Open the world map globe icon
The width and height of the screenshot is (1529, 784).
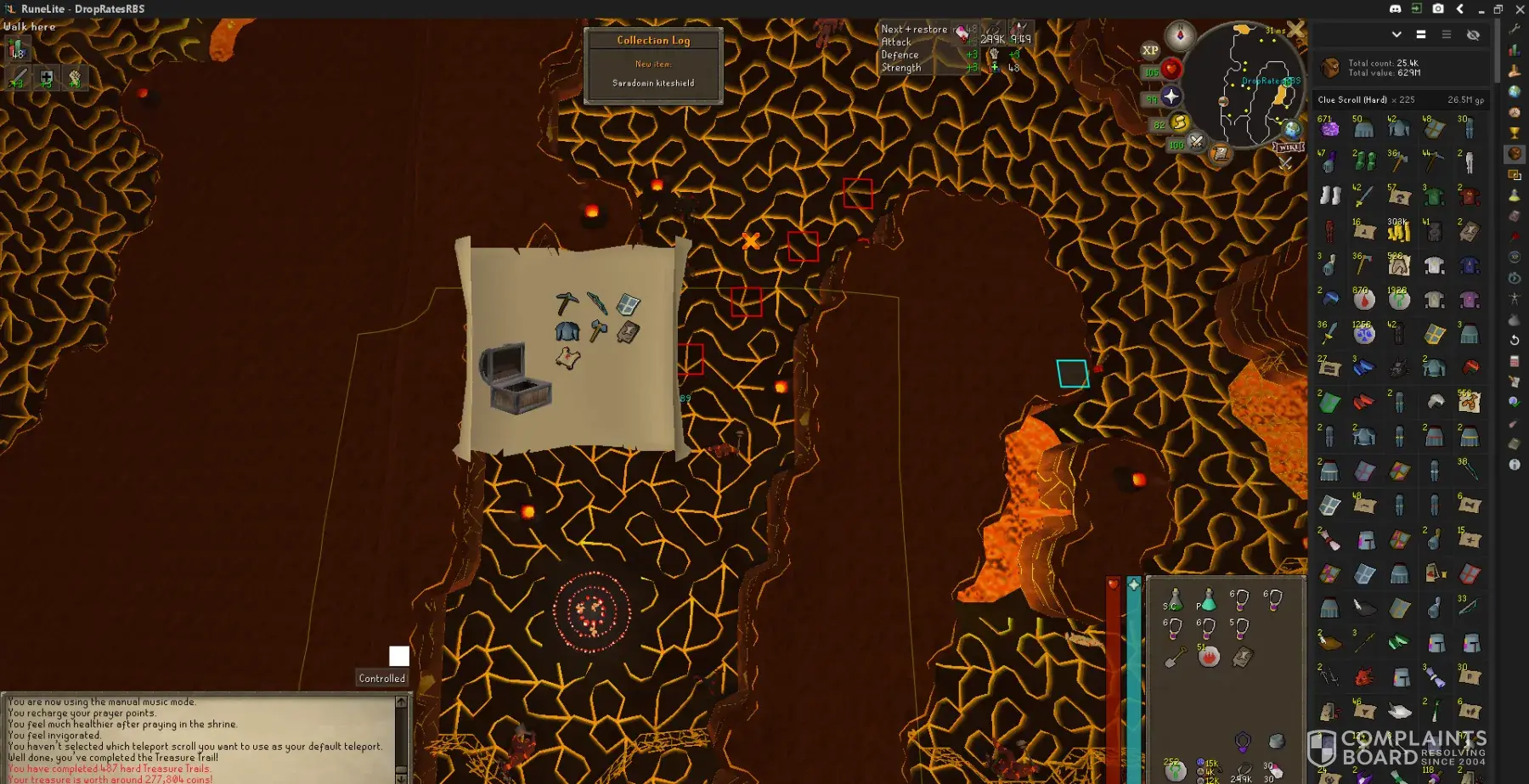1292,129
